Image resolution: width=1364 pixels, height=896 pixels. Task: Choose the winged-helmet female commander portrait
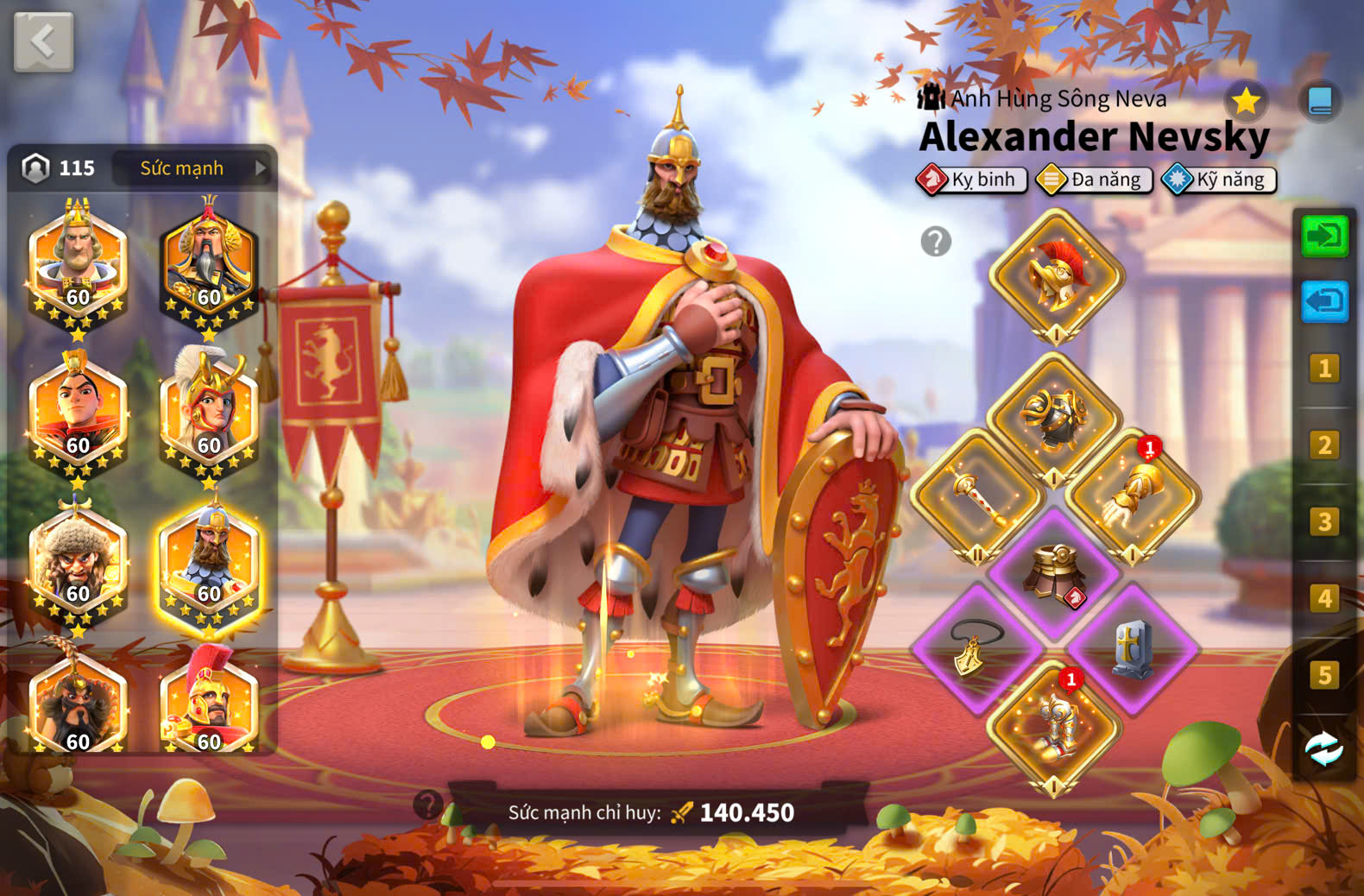click(x=209, y=410)
